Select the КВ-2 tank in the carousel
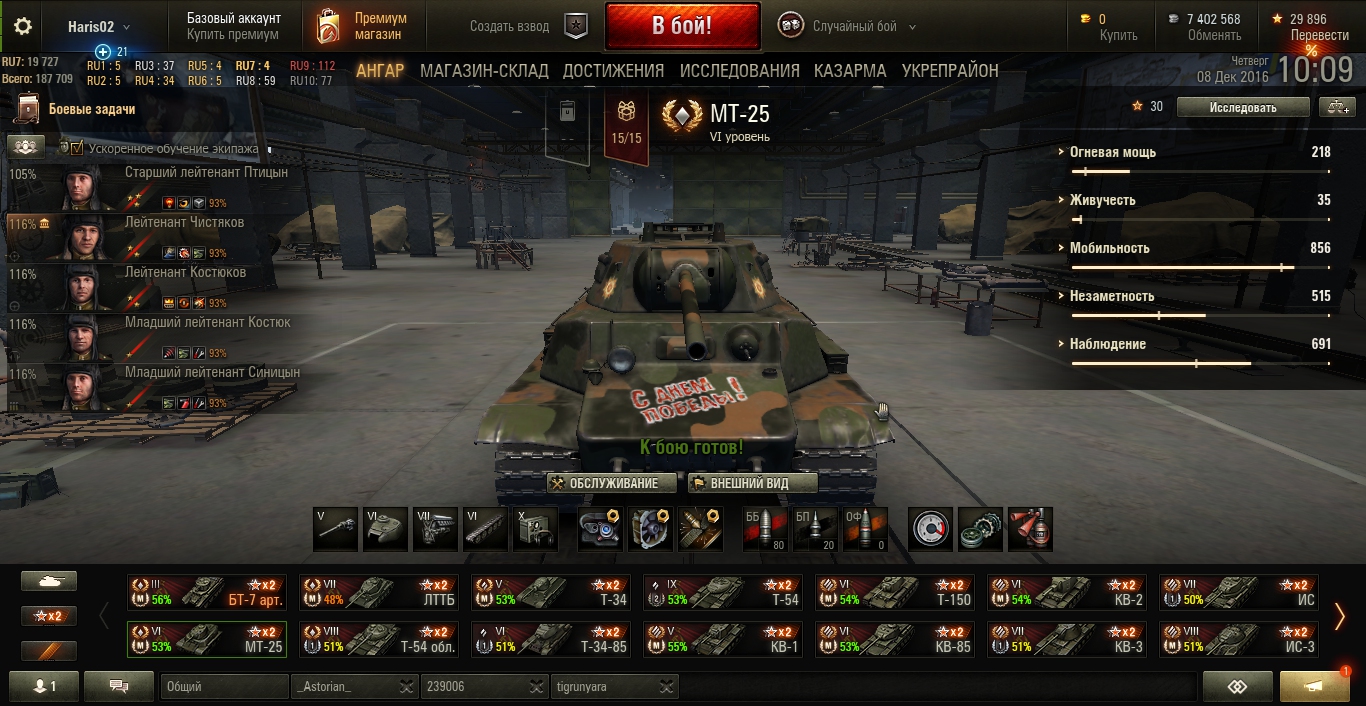The image size is (1366, 706). coord(1065,592)
